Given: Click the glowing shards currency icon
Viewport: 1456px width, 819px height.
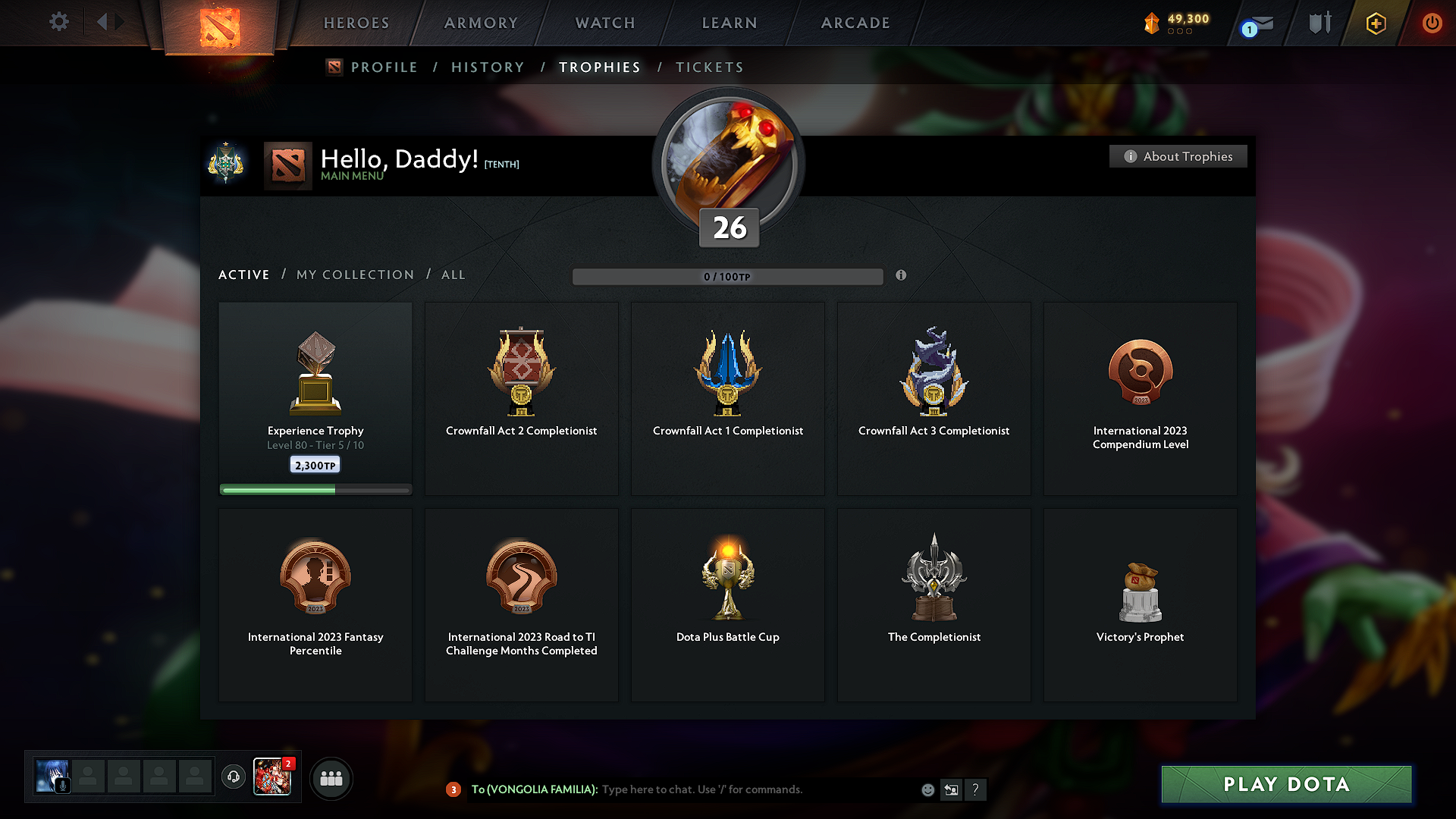Looking at the screenshot, I should point(1153,23).
